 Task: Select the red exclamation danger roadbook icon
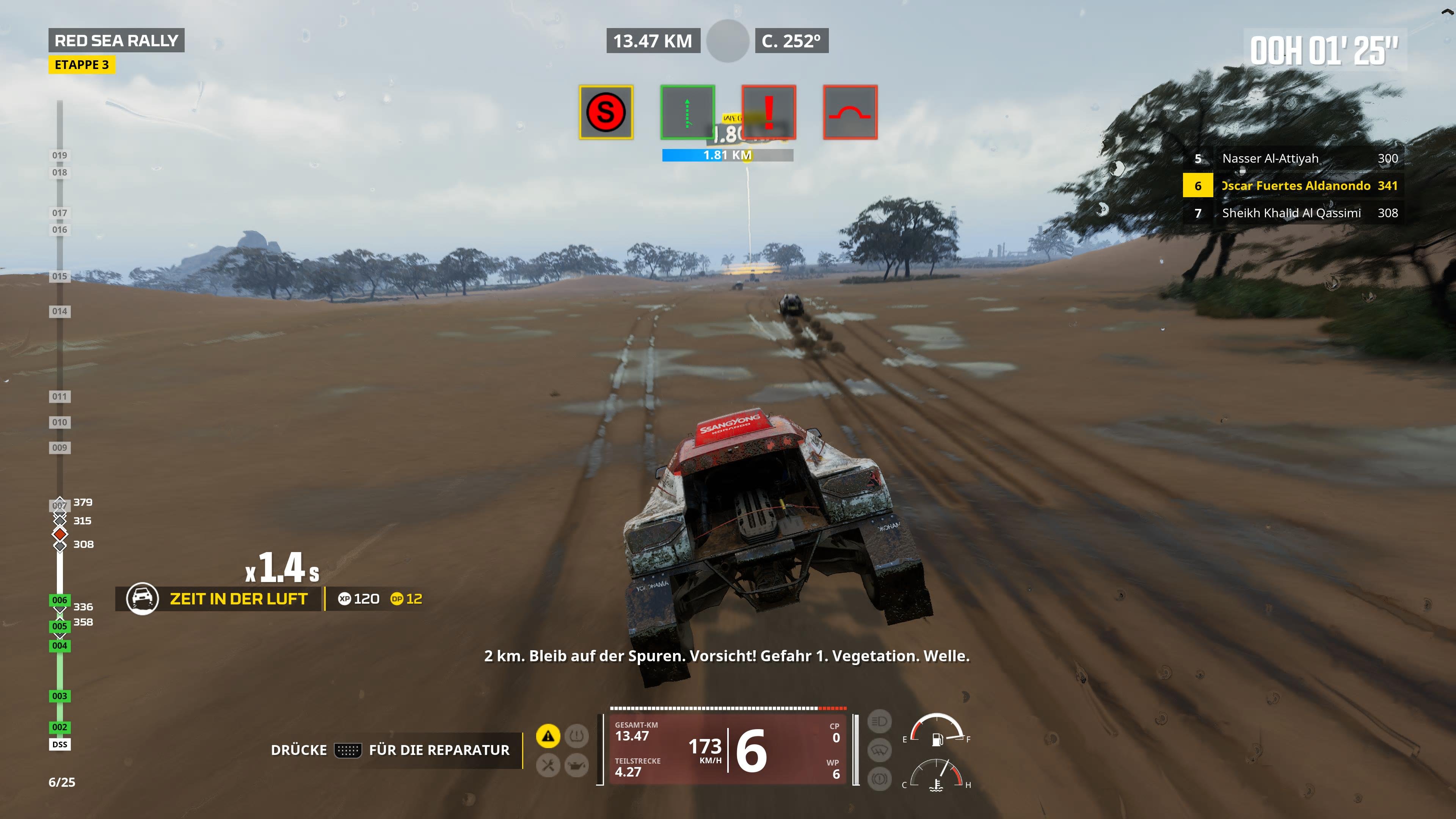pos(769,112)
